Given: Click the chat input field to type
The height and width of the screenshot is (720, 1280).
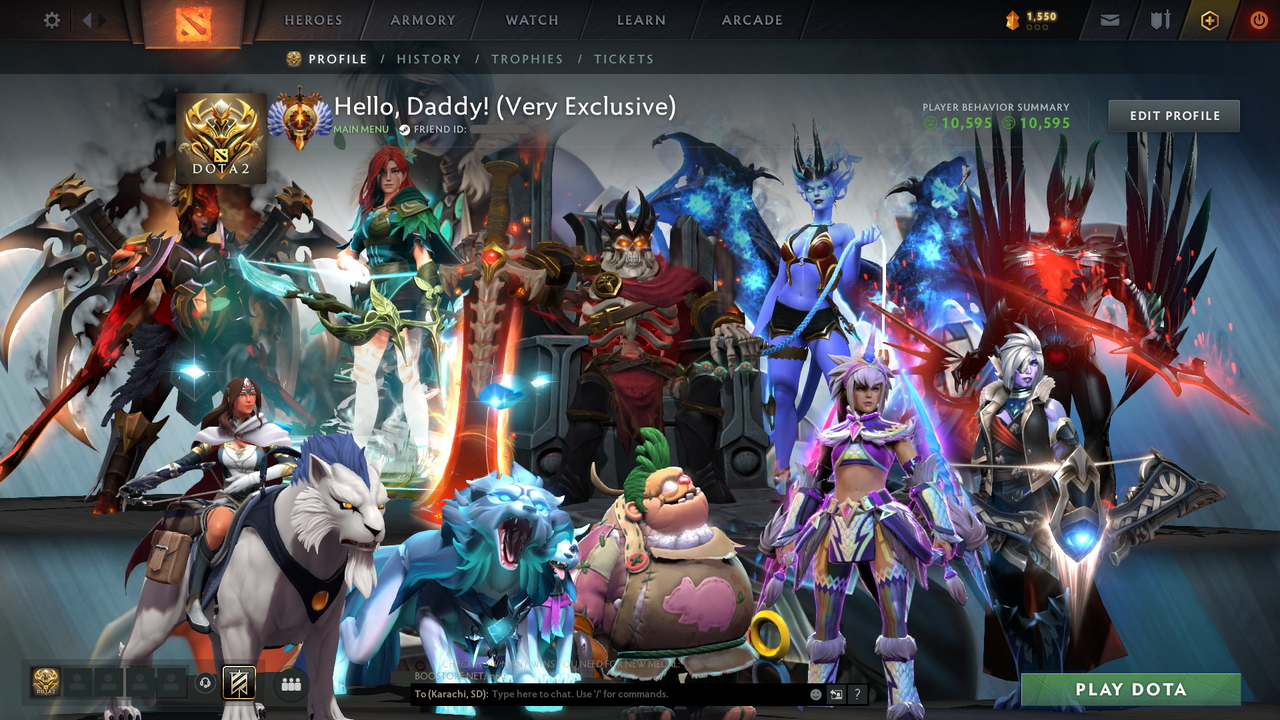Looking at the screenshot, I should click(620, 692).
